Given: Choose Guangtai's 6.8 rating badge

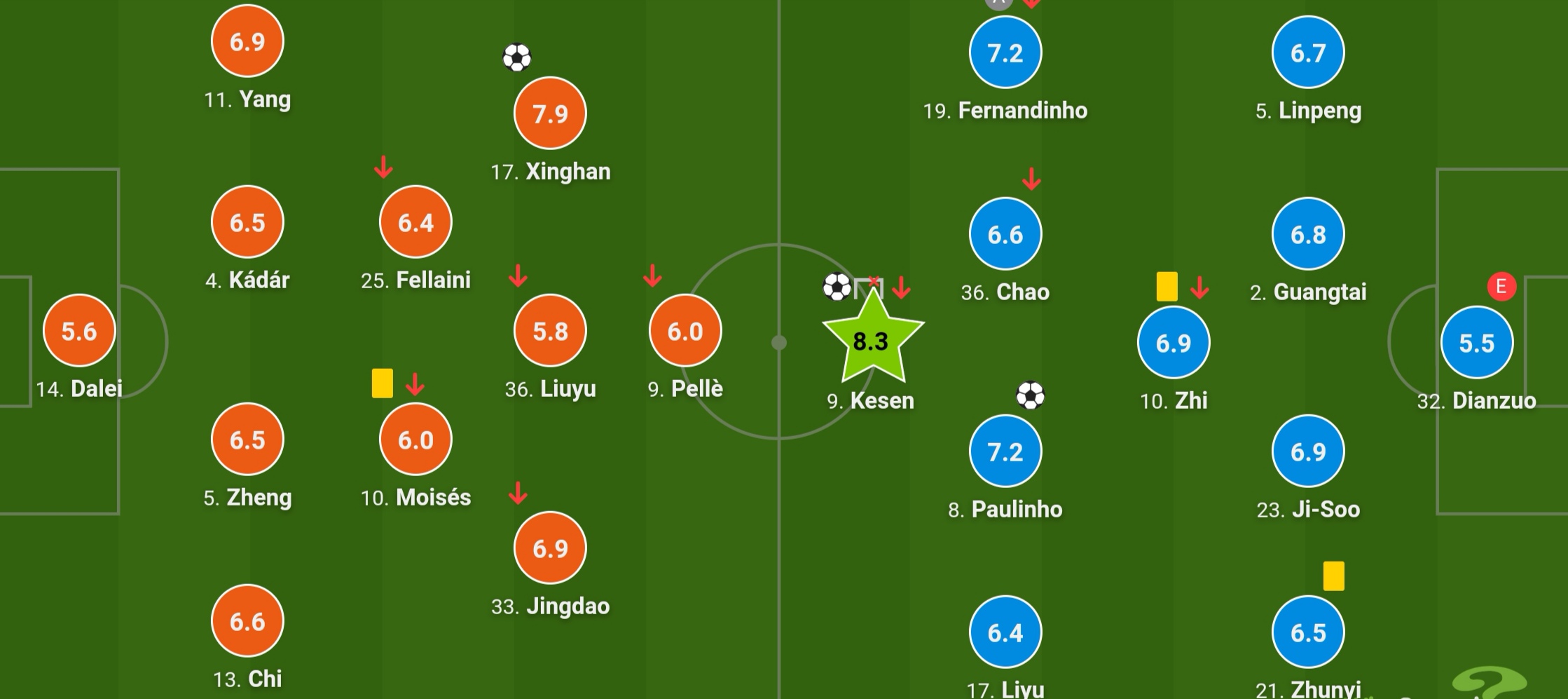Looking at the screenshot, I should (1308, 234).
